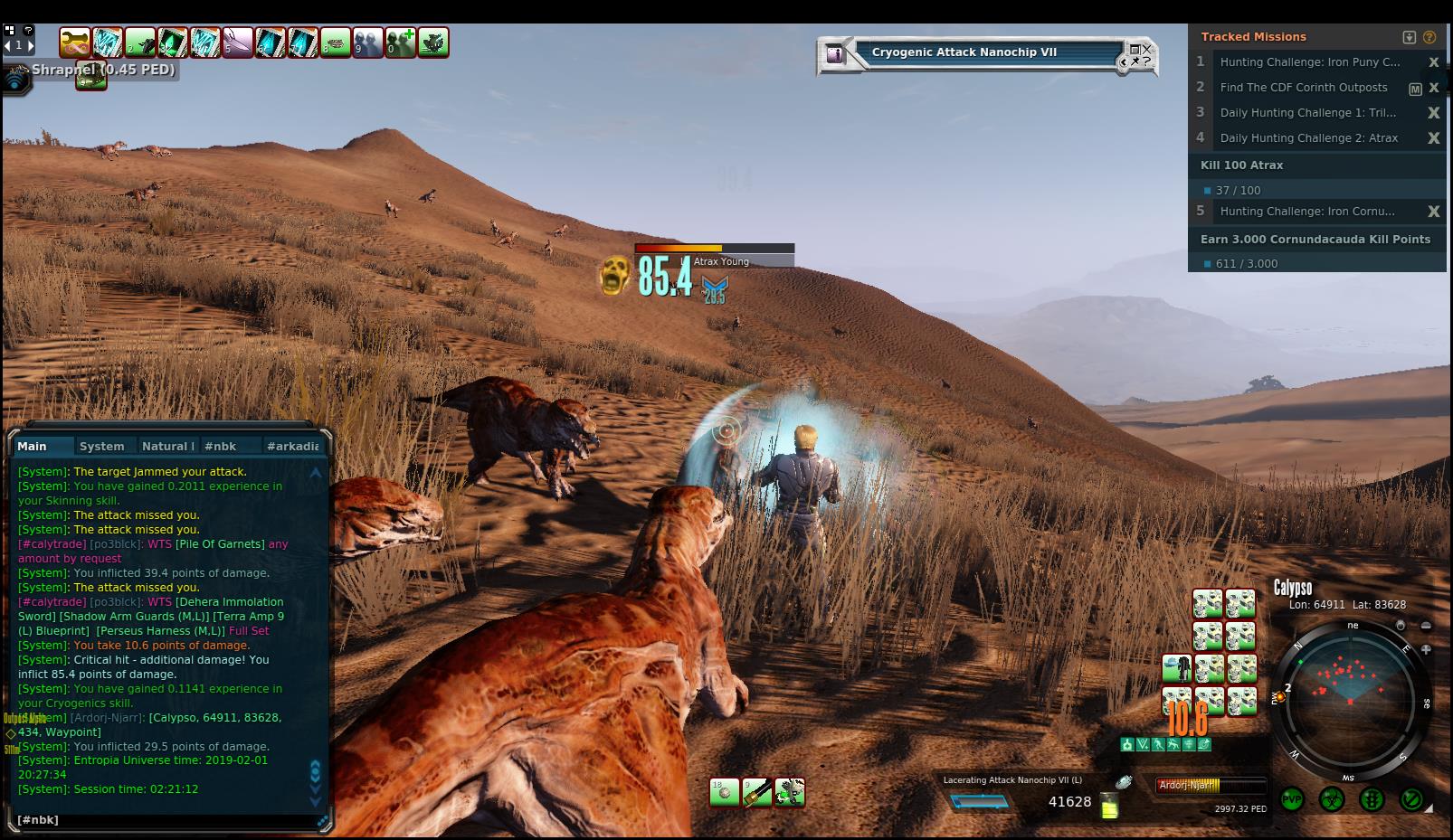This screenshot has width=1453, height=840.
Task: Open Tracked Missions help question mark
Action: (x=1429, y=37)
